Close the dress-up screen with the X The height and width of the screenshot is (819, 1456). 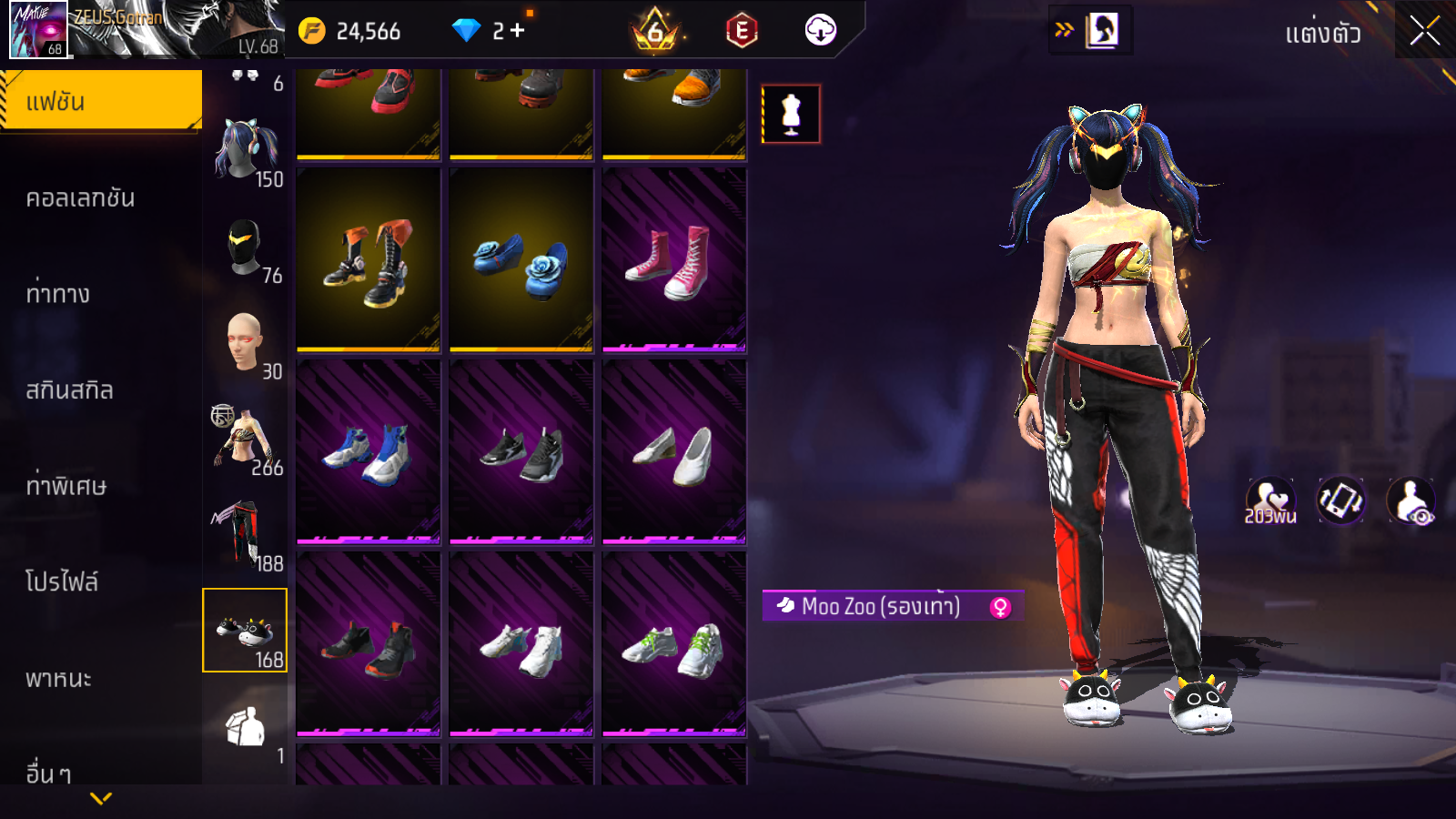(x=1424, y=31)
